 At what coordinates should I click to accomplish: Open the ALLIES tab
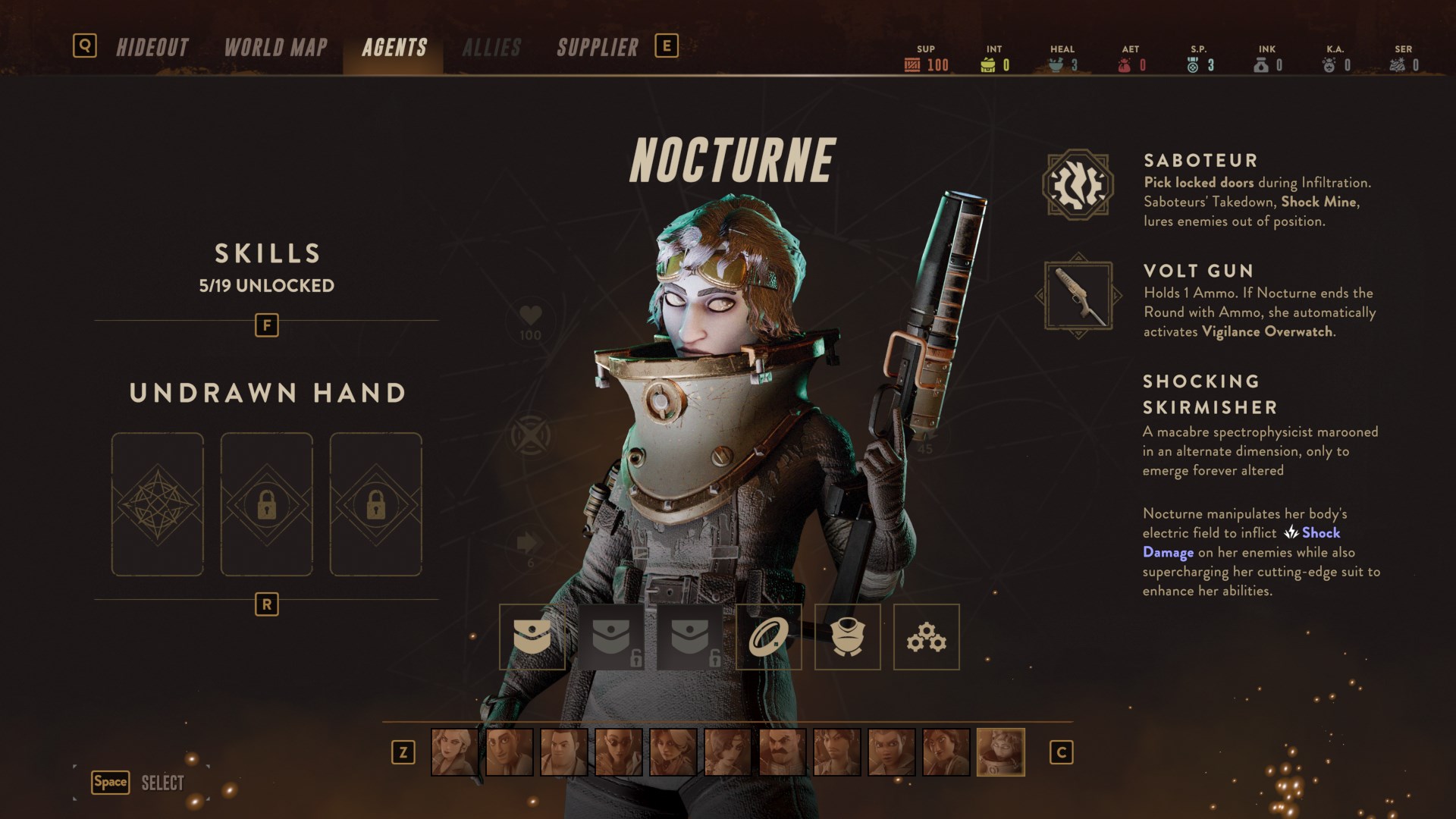(493, 47)
